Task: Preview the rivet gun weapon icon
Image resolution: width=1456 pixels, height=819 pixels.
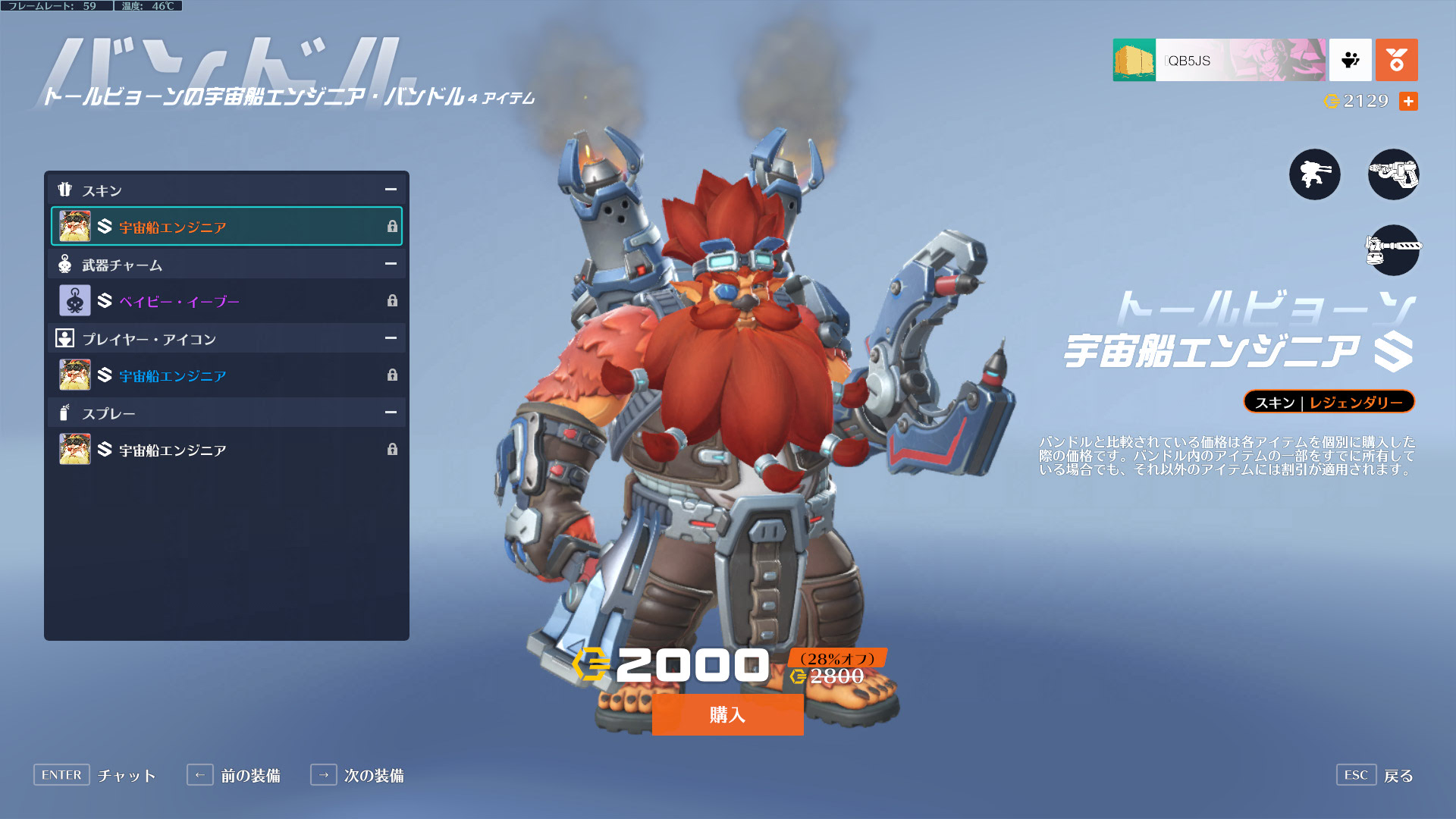Action: click(x=1393, y=174)
